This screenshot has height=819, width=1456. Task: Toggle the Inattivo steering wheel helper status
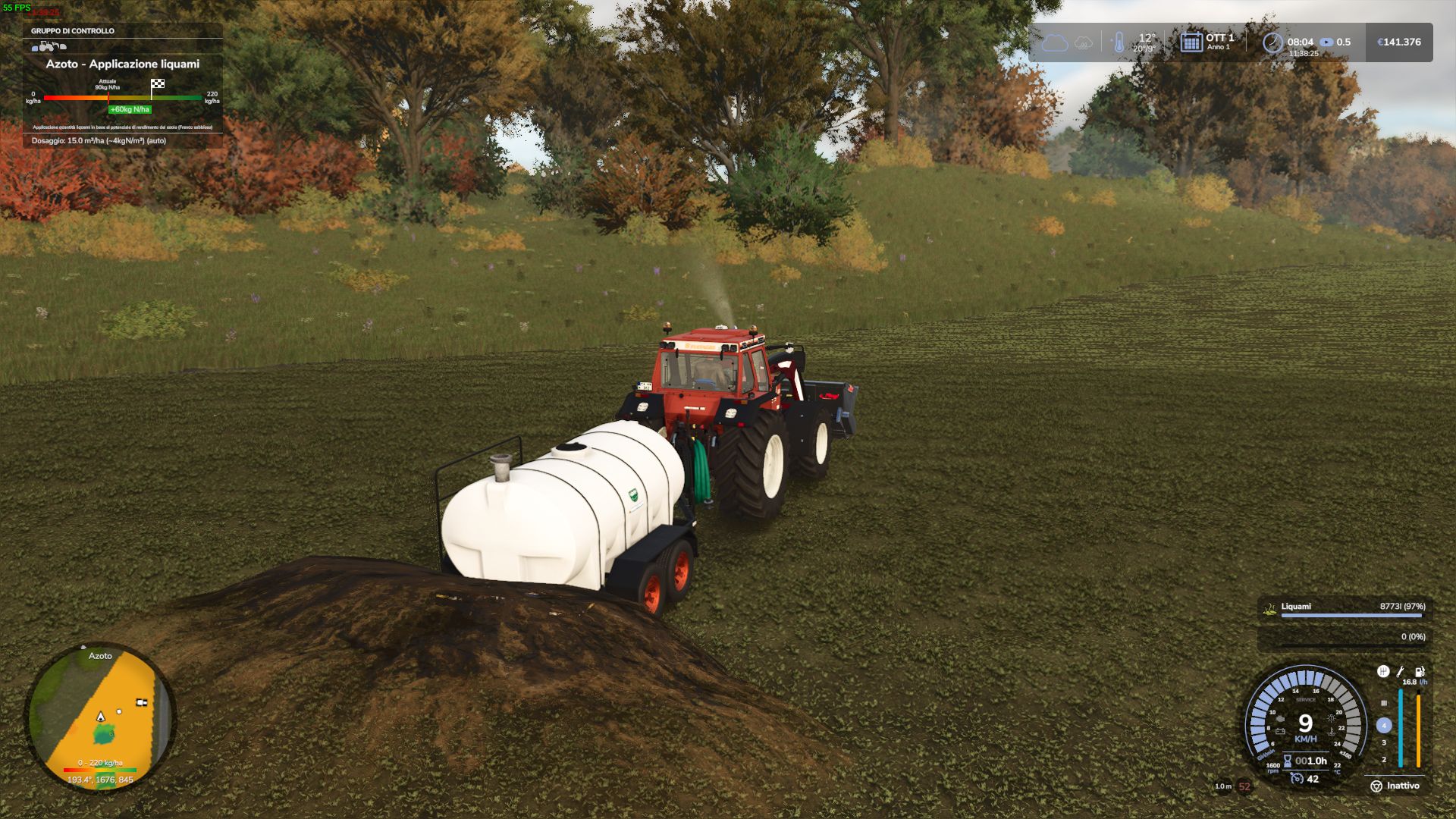(x=1395, y=786)
